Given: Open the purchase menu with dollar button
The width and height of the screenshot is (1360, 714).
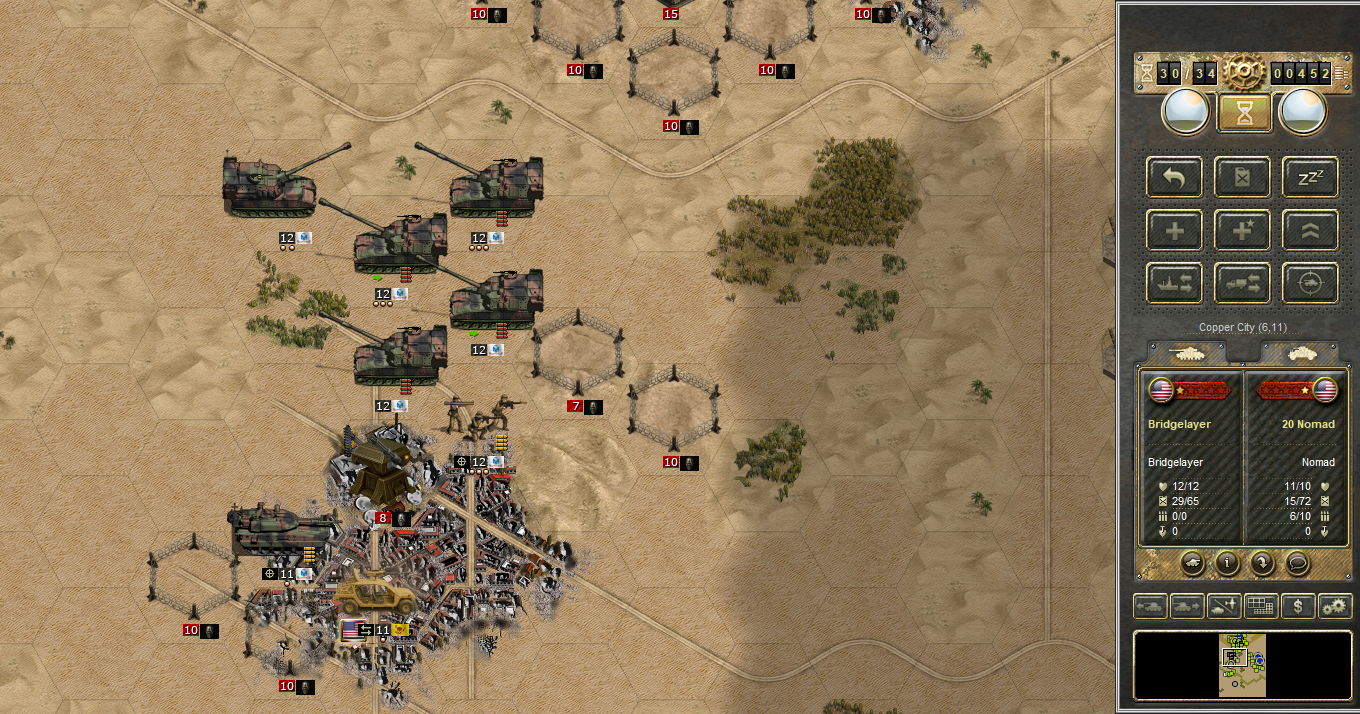Looking at the screenshot, I should 1297,605.
